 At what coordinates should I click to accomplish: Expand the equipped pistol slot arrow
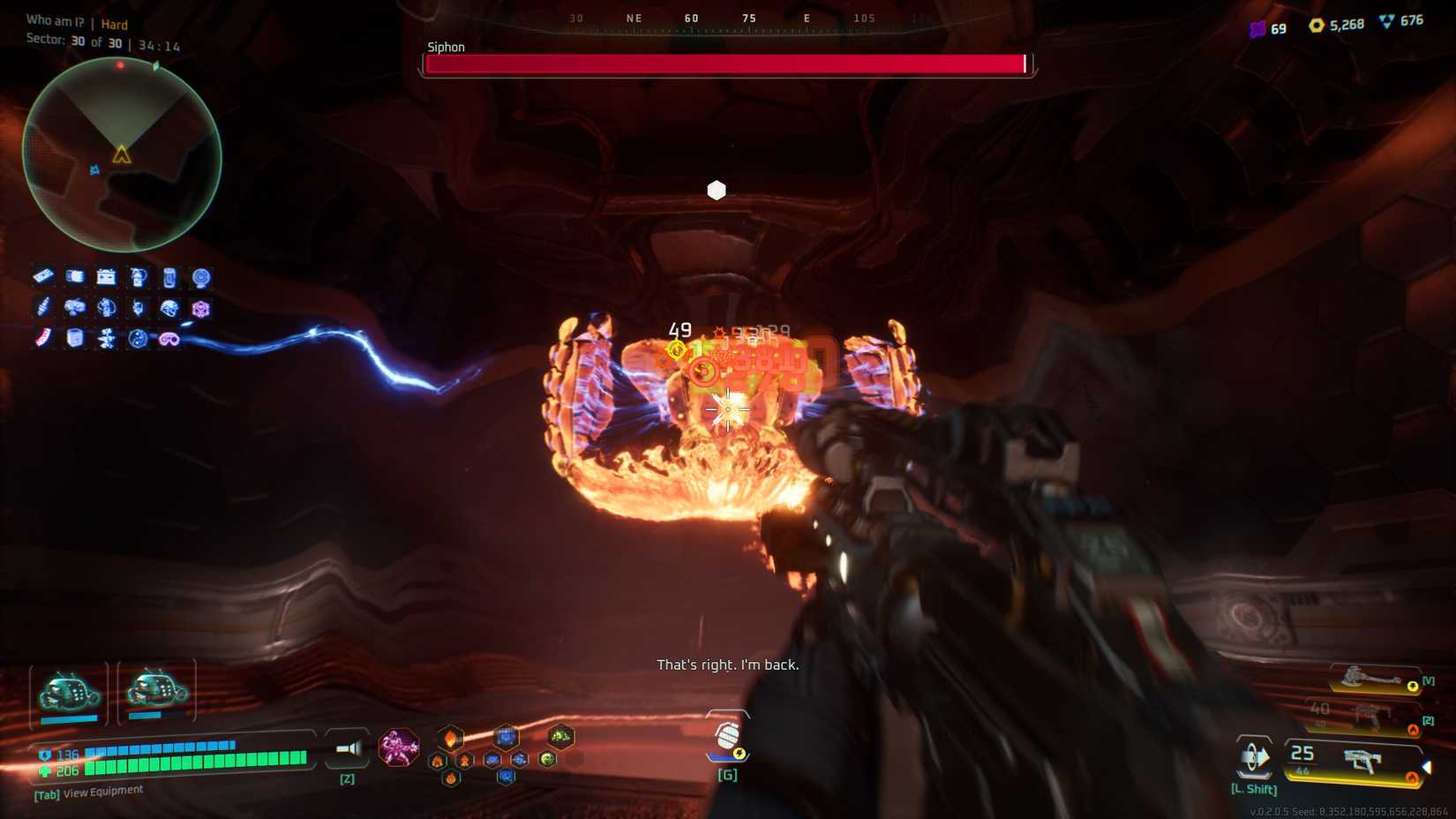pos(1427,766)
